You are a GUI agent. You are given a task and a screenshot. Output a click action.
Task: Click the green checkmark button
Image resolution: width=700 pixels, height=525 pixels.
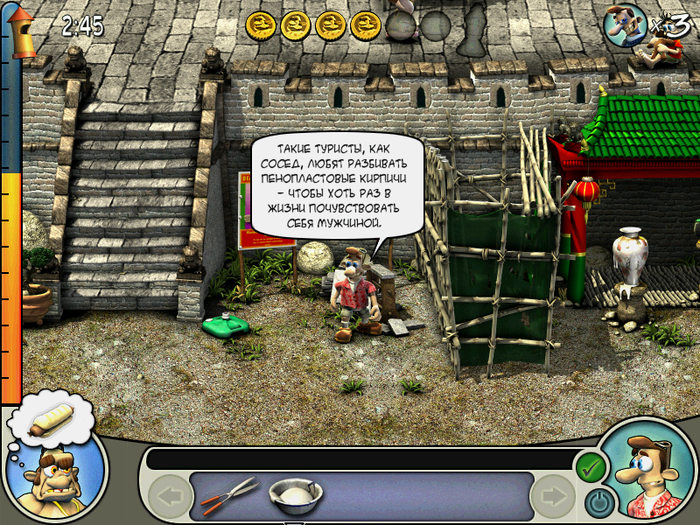pyautogui.click(x=591, y=466)
